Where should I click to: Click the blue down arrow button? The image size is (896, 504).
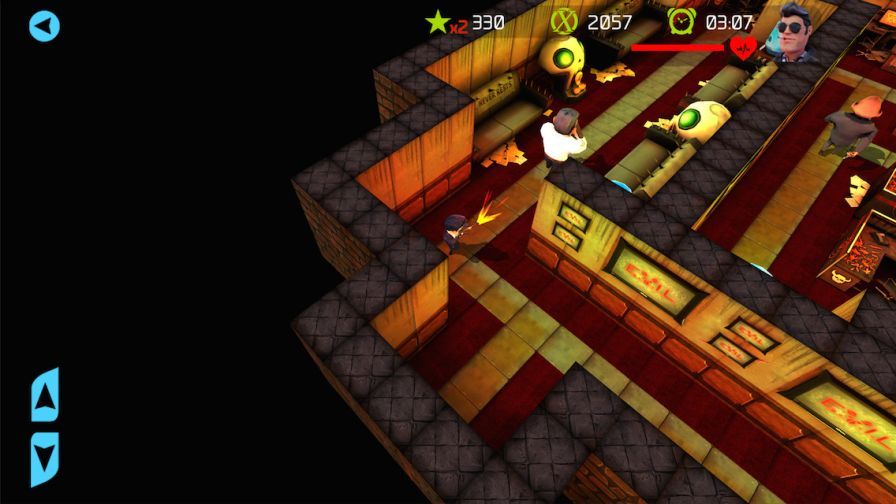click(x=45, y=458)
